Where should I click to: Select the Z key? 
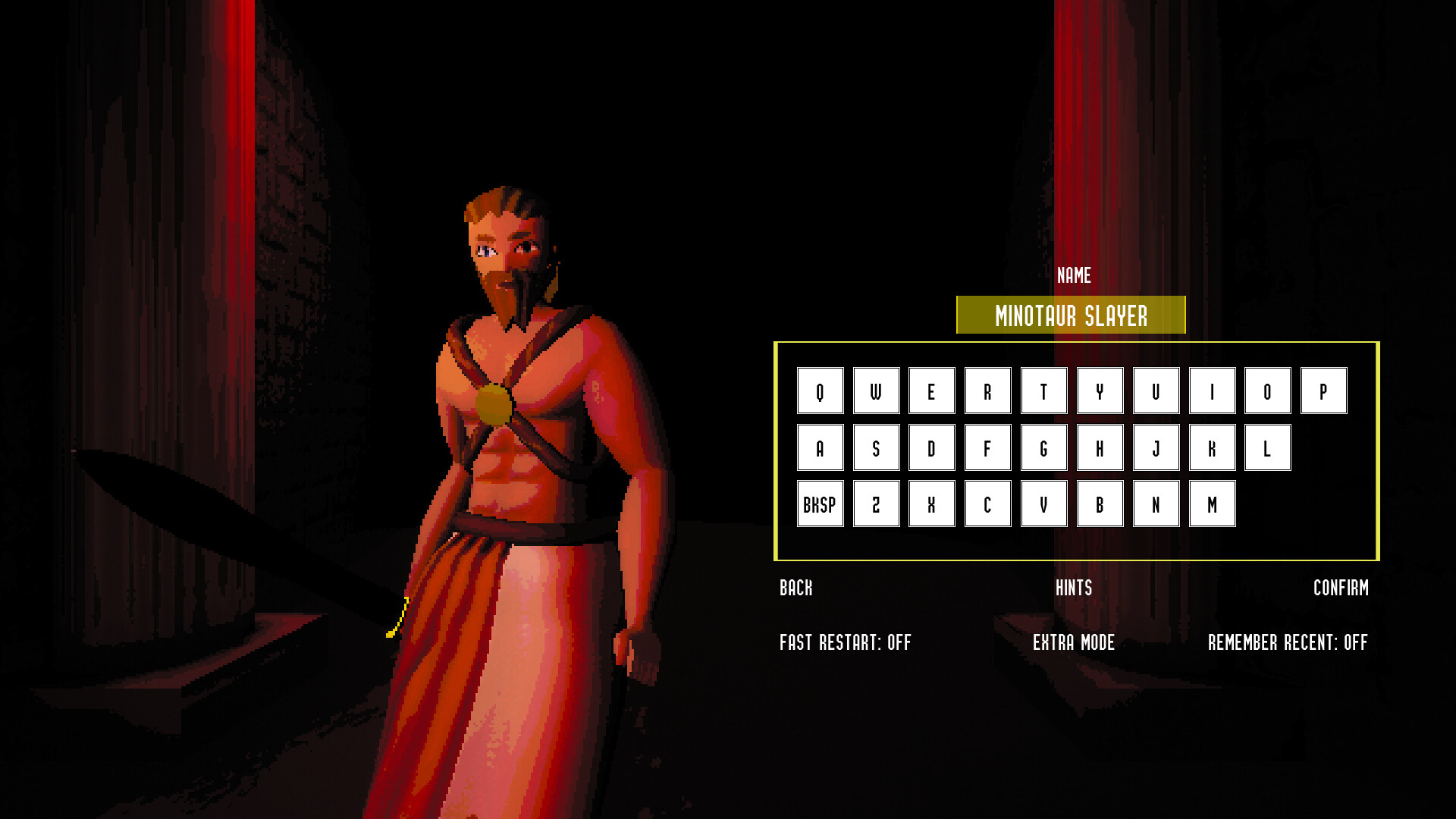[x=876, y=502]
